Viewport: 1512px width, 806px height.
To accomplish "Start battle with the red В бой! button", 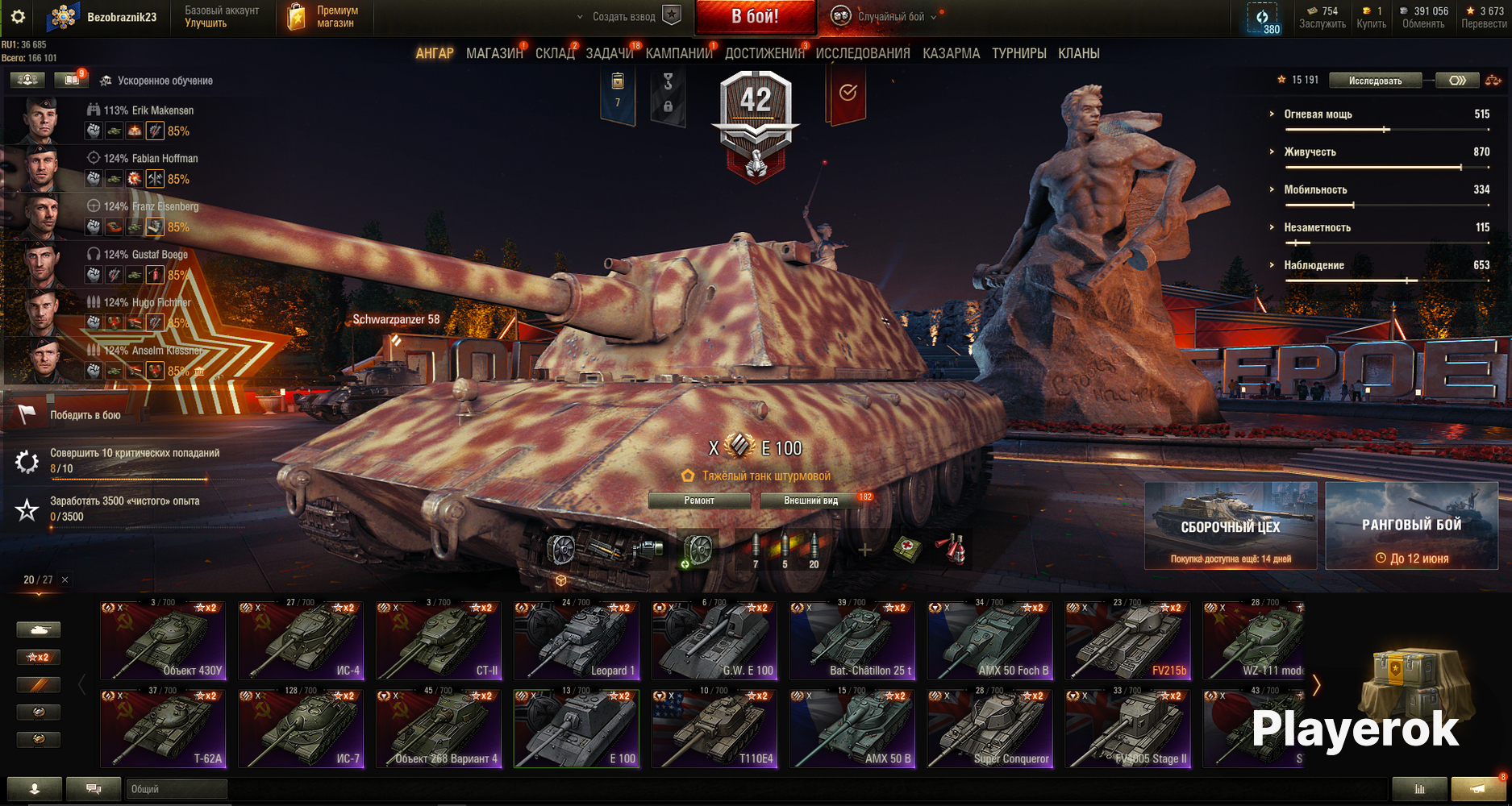I will coord(755,17).
